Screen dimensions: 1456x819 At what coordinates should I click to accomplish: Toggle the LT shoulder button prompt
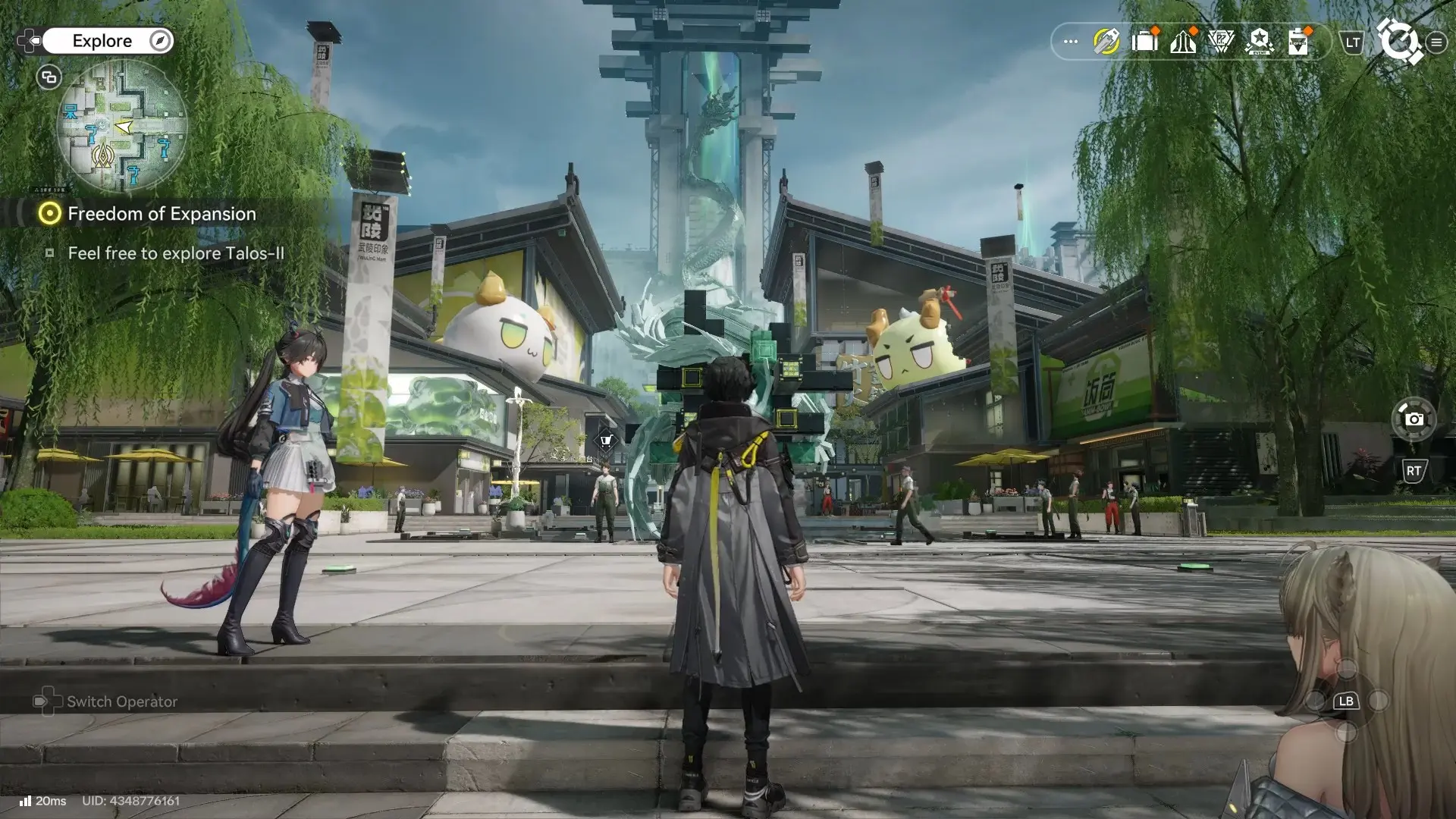(x=1350, y=43)
